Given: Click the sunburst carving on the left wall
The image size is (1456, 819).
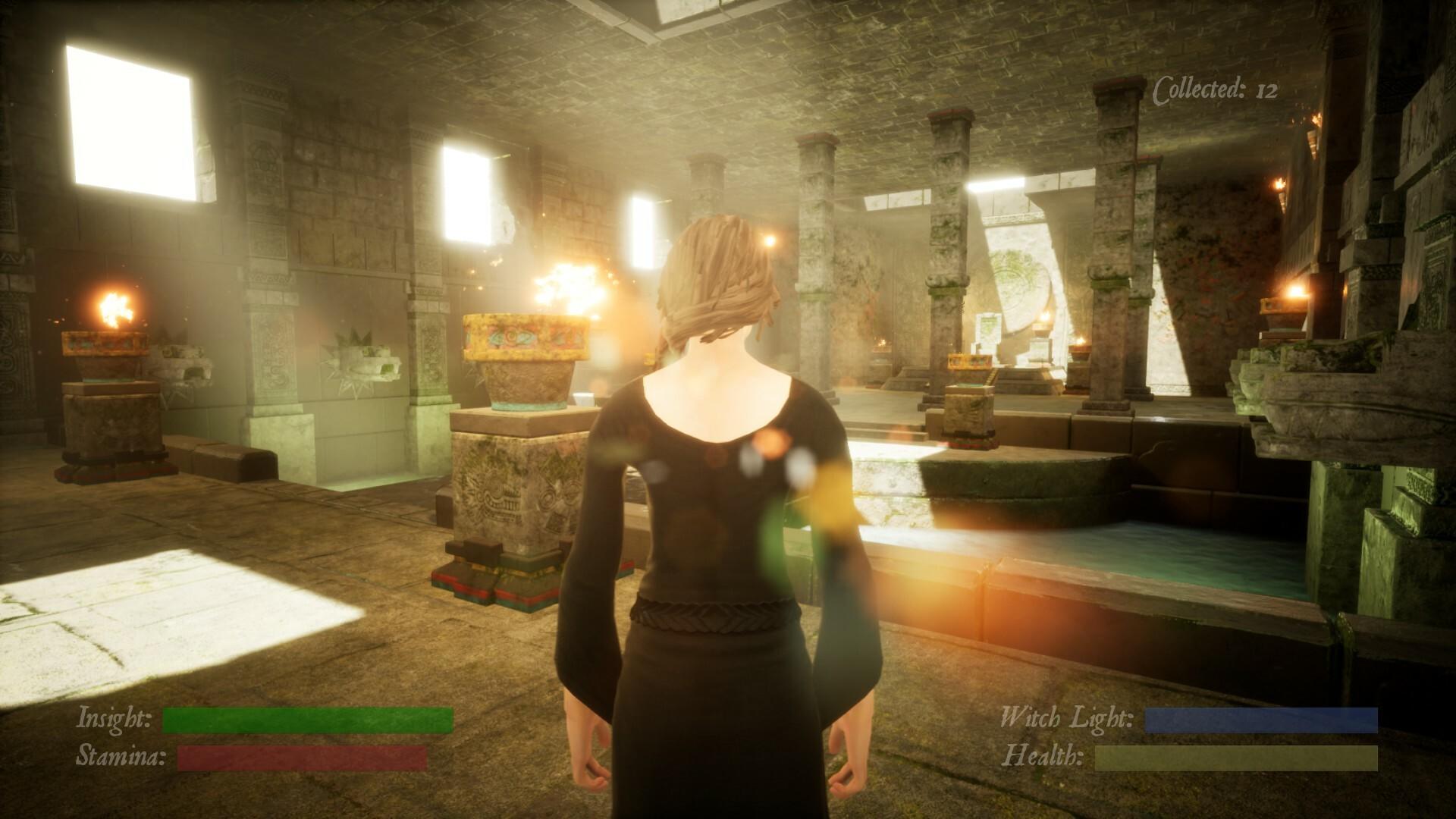Looking at the screenshot, I should 353,360.
